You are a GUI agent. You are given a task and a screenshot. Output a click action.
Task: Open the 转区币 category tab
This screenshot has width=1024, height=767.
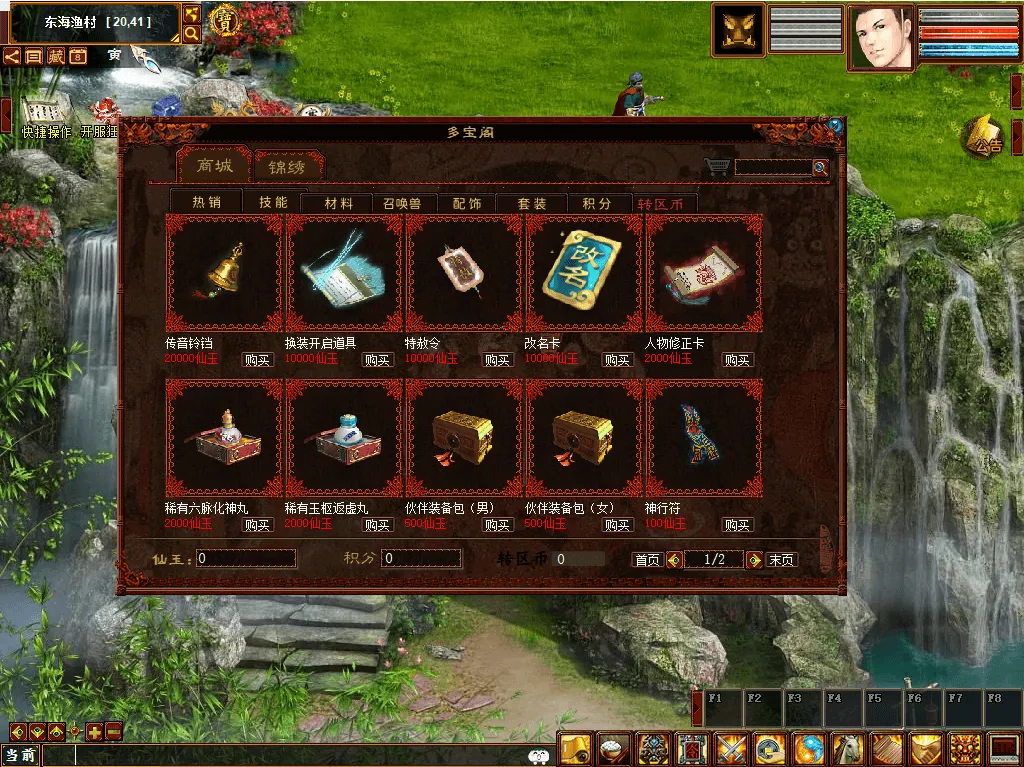click(660, 203)
